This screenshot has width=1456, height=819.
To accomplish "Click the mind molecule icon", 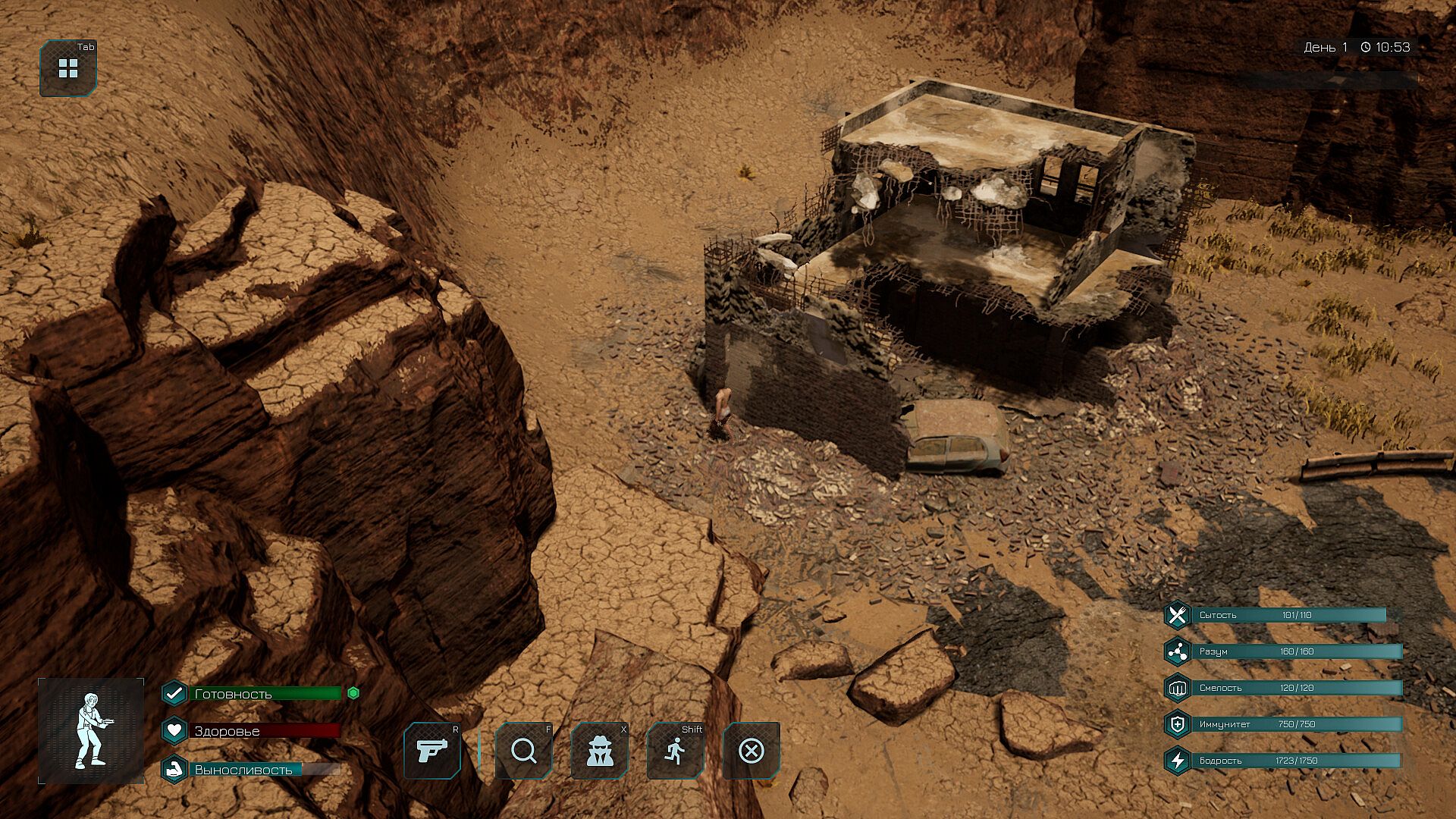I will point(1177,651).
